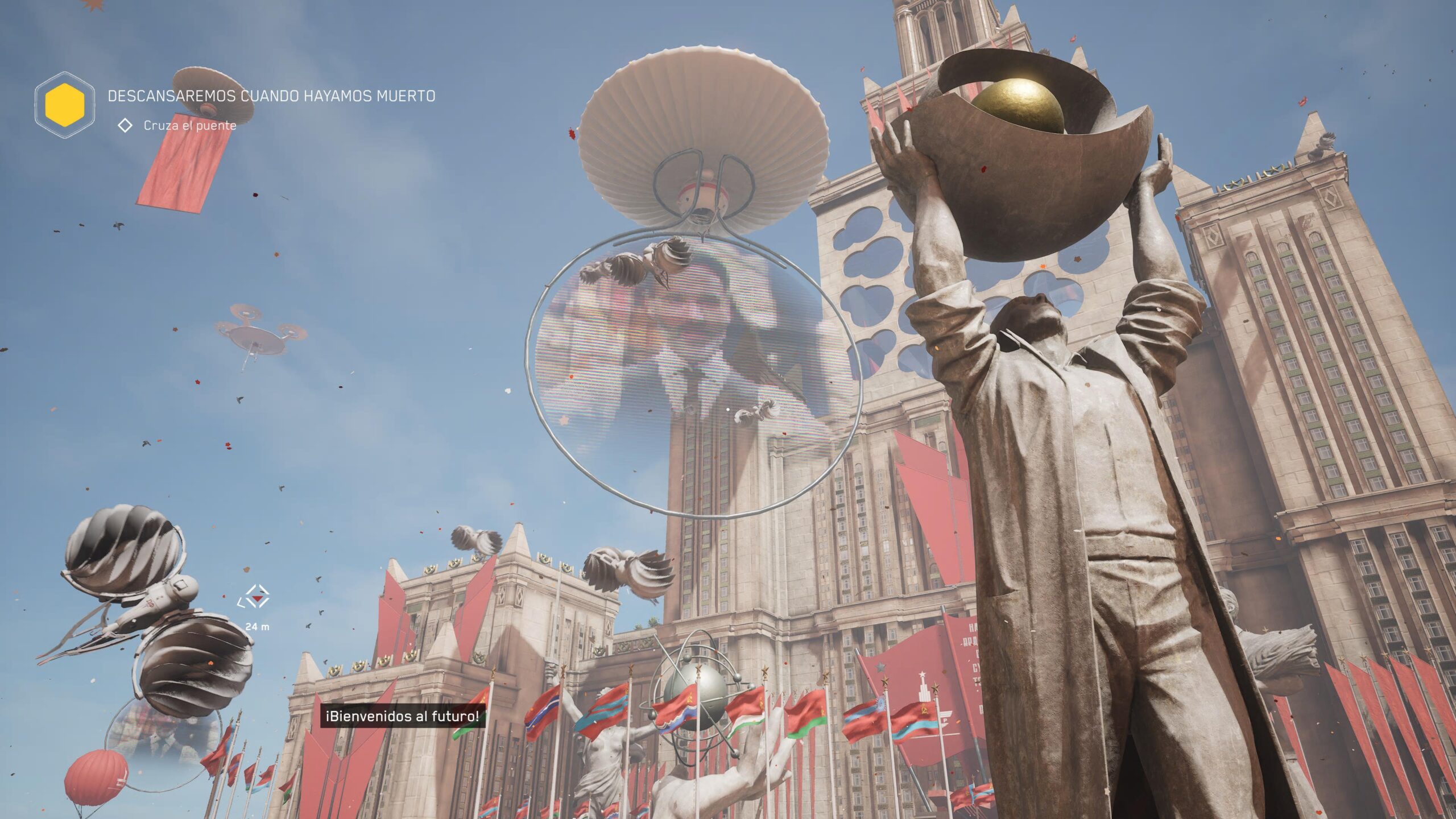Click the yellow hexagon quest icon
This screenshot has height=819, width=1456.
pos(65,105)
